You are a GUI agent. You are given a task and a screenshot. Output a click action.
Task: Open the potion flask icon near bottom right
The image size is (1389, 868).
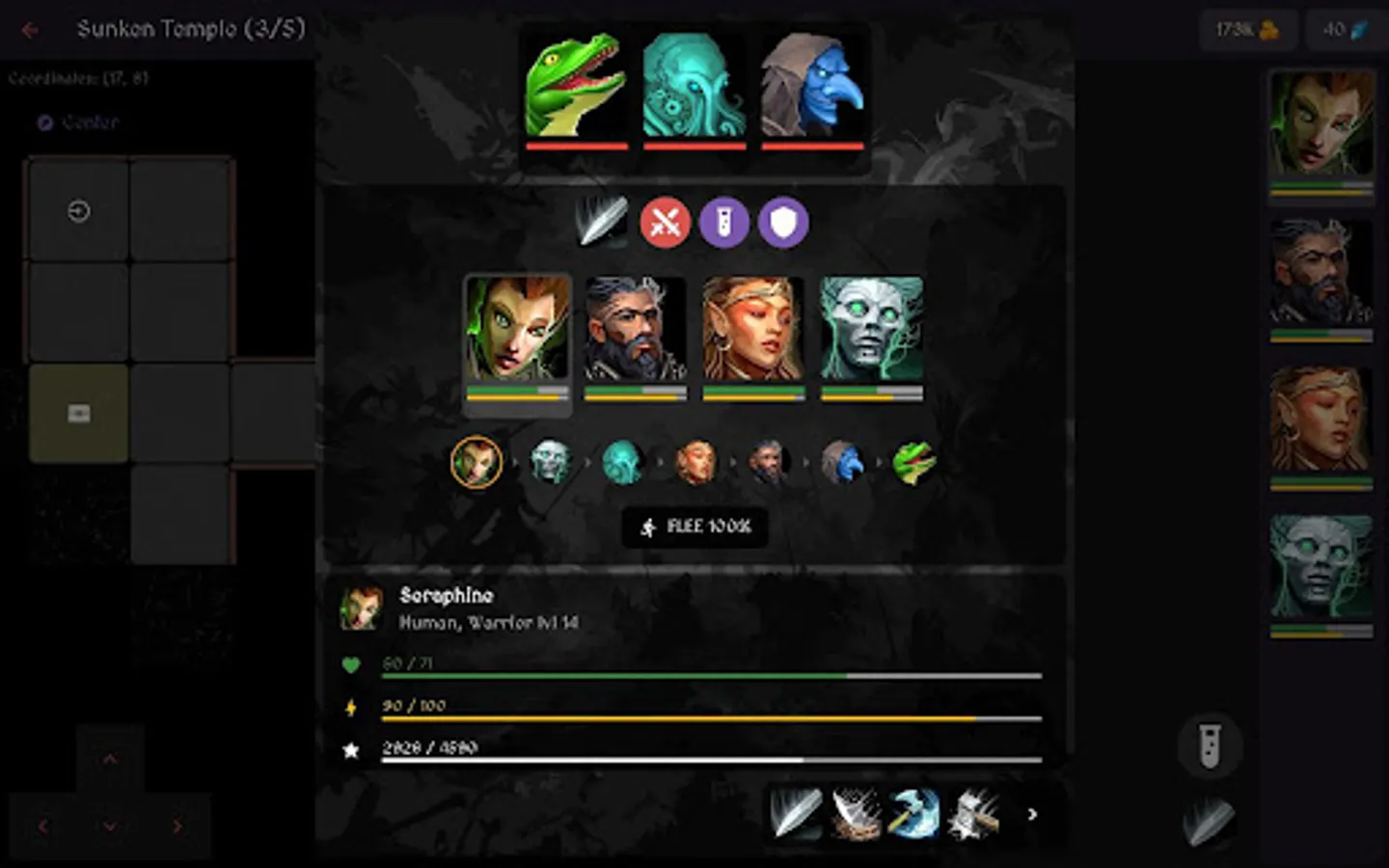pyautogui.click(x=1210, y=747)
